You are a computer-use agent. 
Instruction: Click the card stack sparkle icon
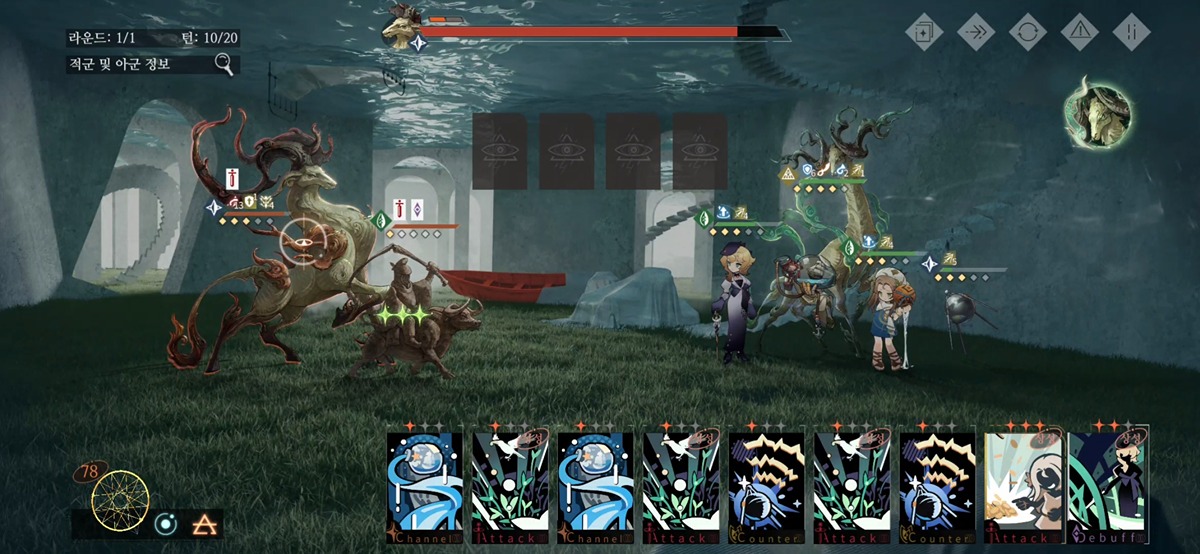pos(923,31)
